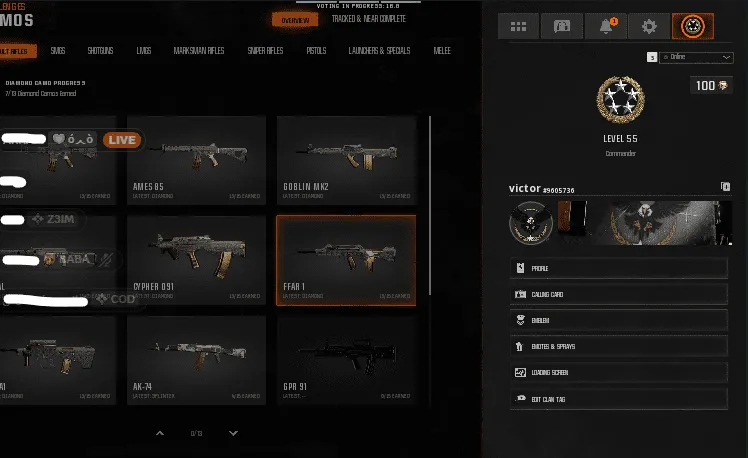Click Edit Clan Tag
This screenshot has width=748, height=458.
click(619, 398)
